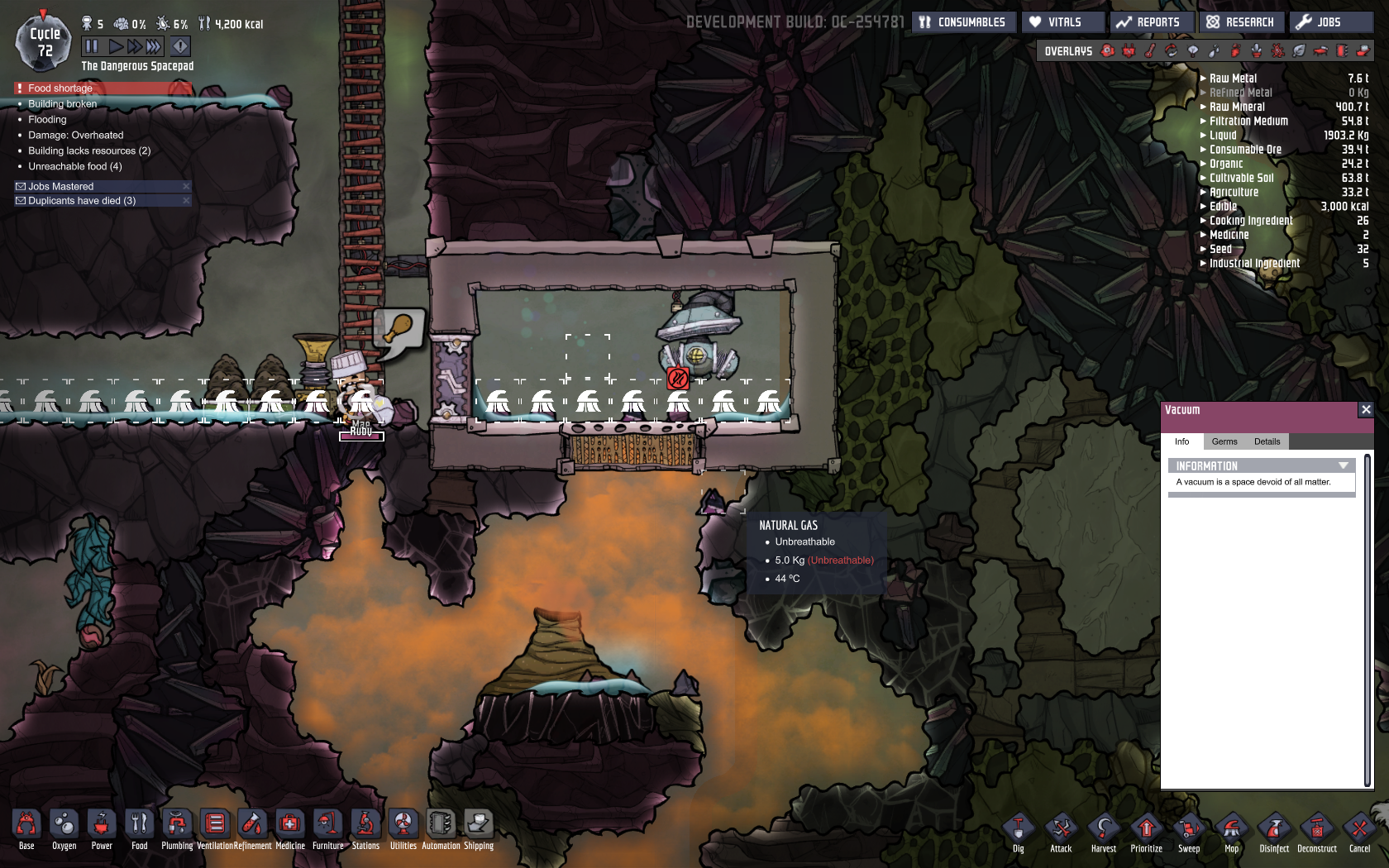Open the Jobs management screen
The image size is (1389, 868).
pyautogui.click(x=1329, y=22)
